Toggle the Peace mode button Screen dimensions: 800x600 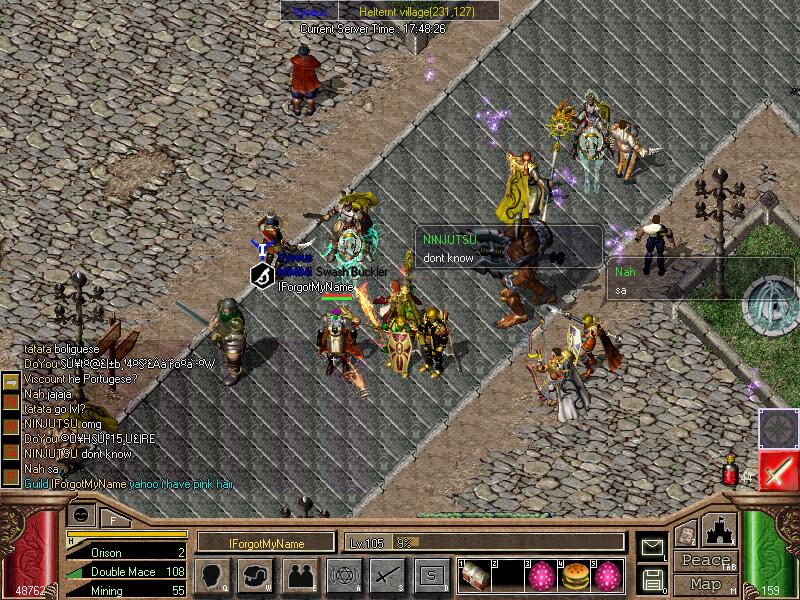click(x=705, y=561)
